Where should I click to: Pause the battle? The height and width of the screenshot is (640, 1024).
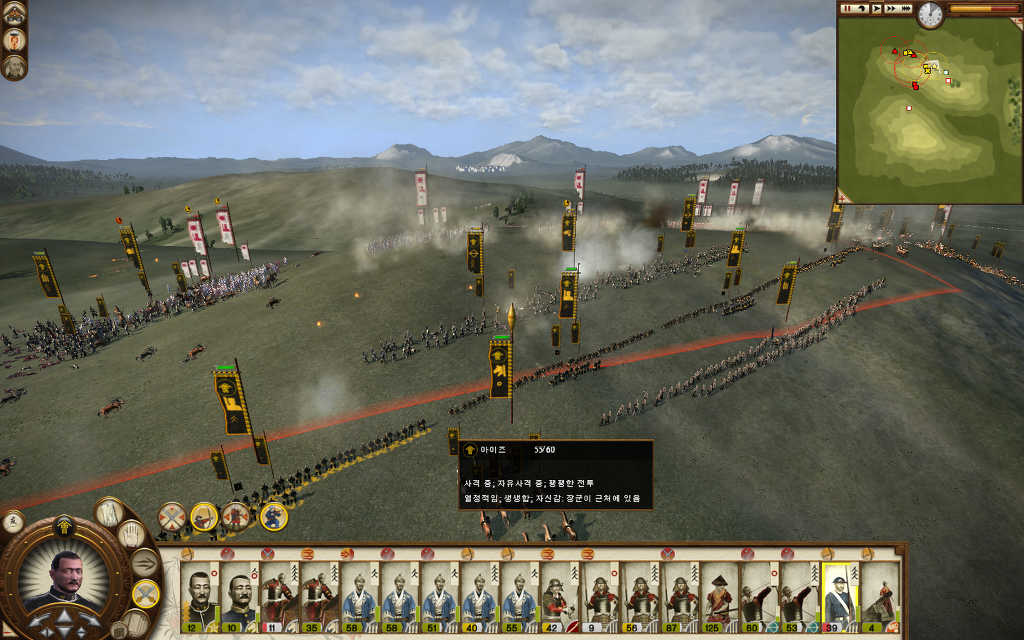click(847, 8)
